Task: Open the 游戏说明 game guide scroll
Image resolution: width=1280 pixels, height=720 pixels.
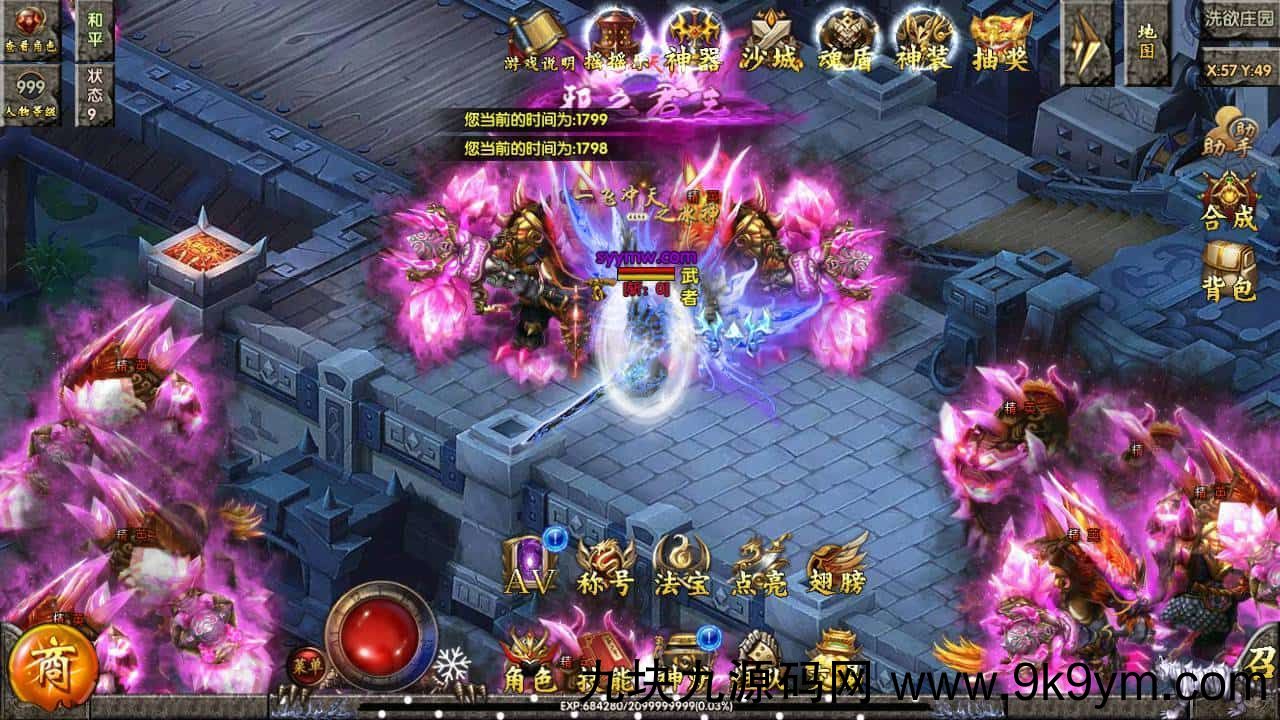Action: [539, 40]
